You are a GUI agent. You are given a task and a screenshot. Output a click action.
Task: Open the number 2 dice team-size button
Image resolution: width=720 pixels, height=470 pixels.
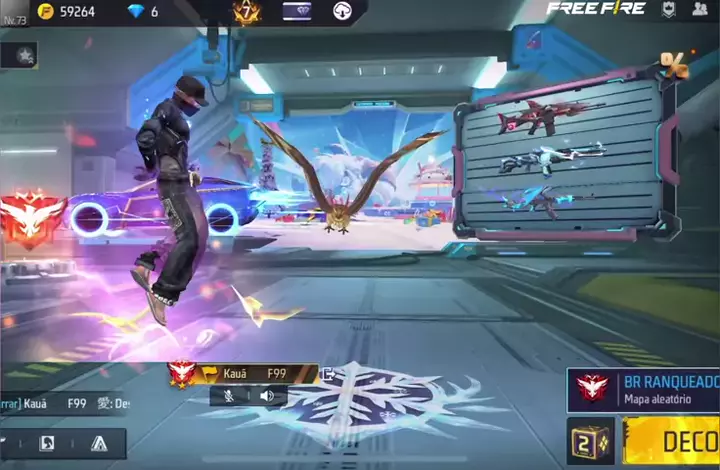click(x=590, y=442)
